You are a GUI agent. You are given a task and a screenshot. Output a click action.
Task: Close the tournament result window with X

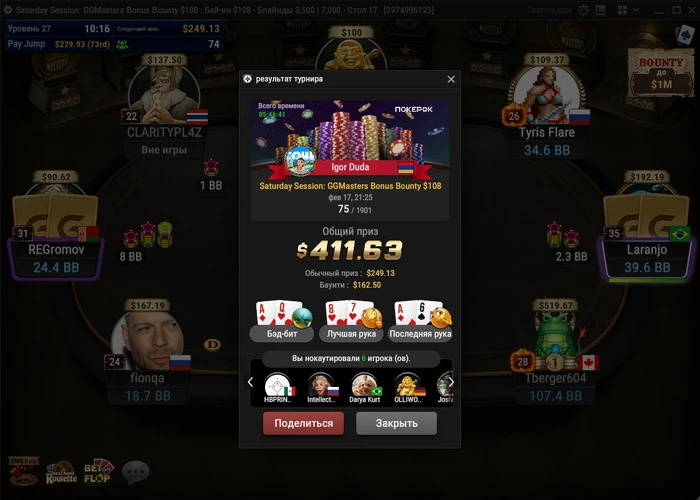[451, 79]
